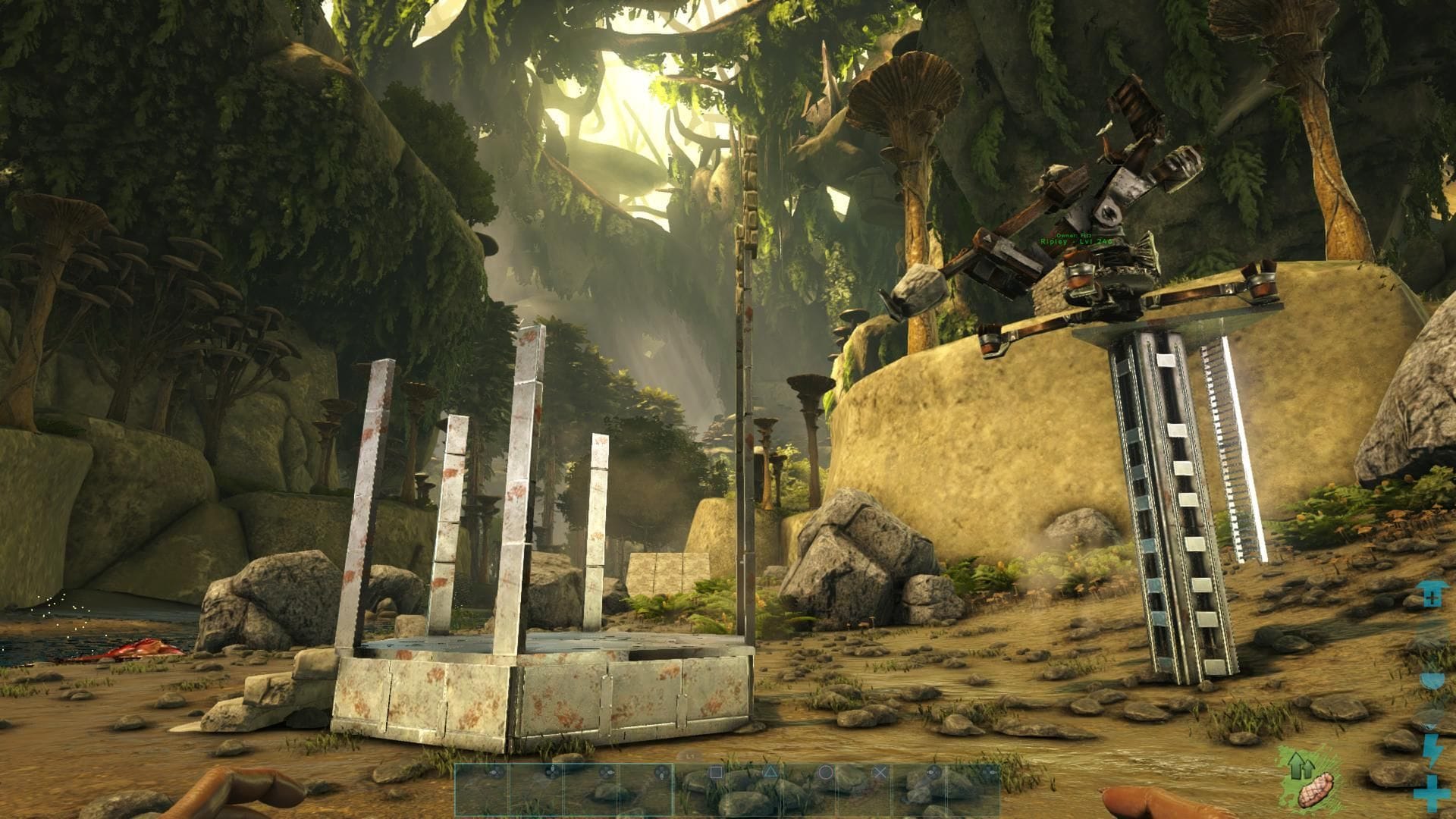Click the L1 shoulder button prompt on hotbar
Image resolution: width=1456 pixels, height=819 pixels.
tap(690, 756)
